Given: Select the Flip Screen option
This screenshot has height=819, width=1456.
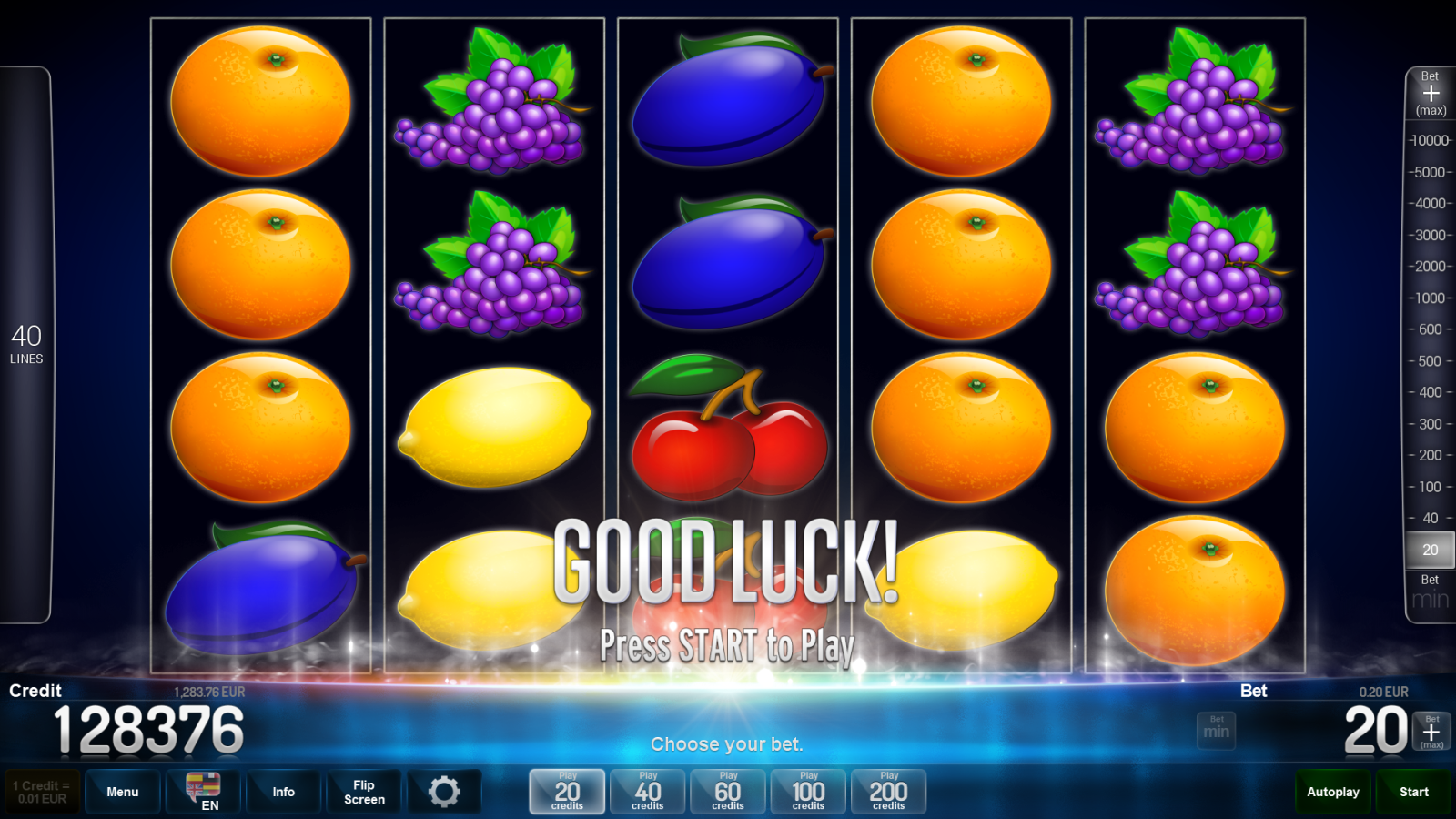Looking at the screenshot, I should point(363,791).
